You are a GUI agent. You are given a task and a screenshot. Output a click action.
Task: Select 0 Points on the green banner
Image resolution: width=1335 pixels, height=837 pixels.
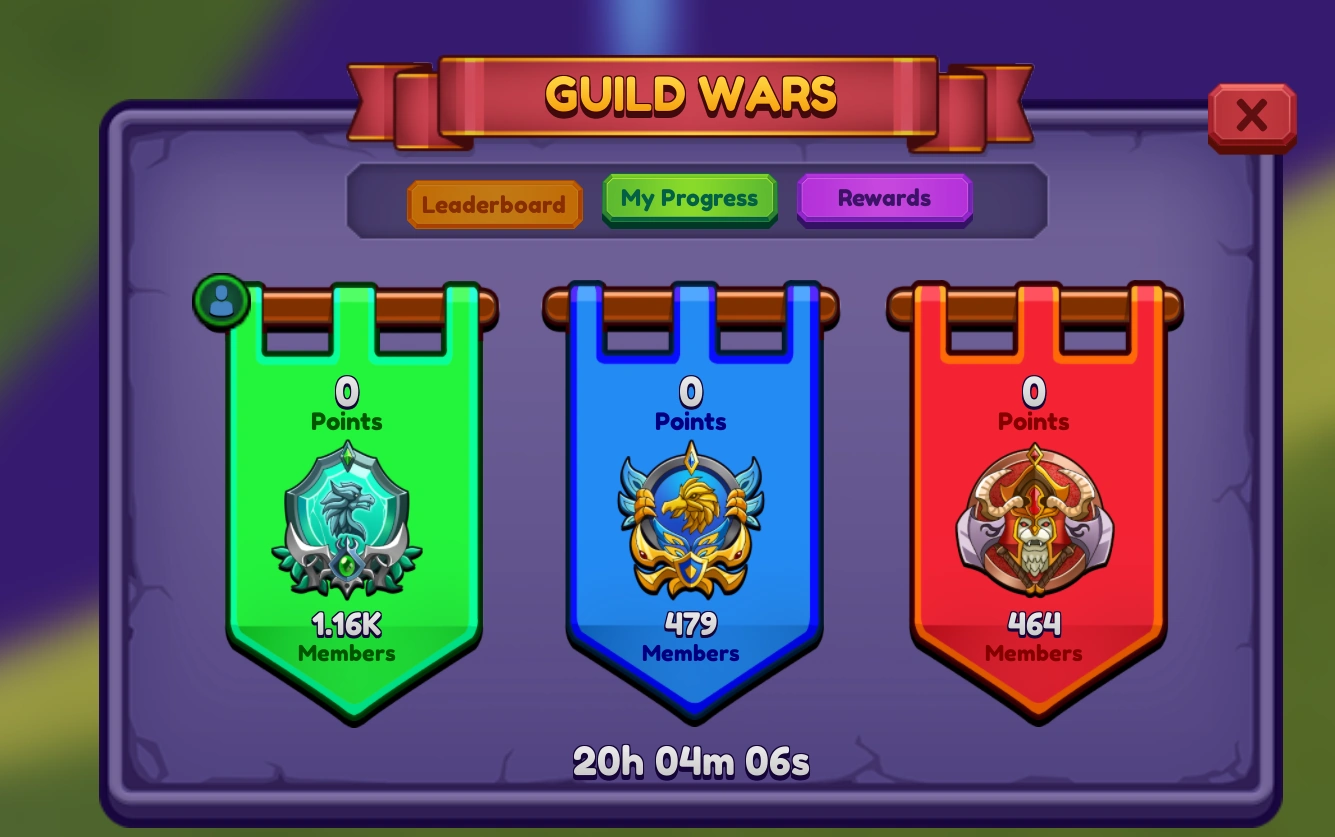point(346,405)
